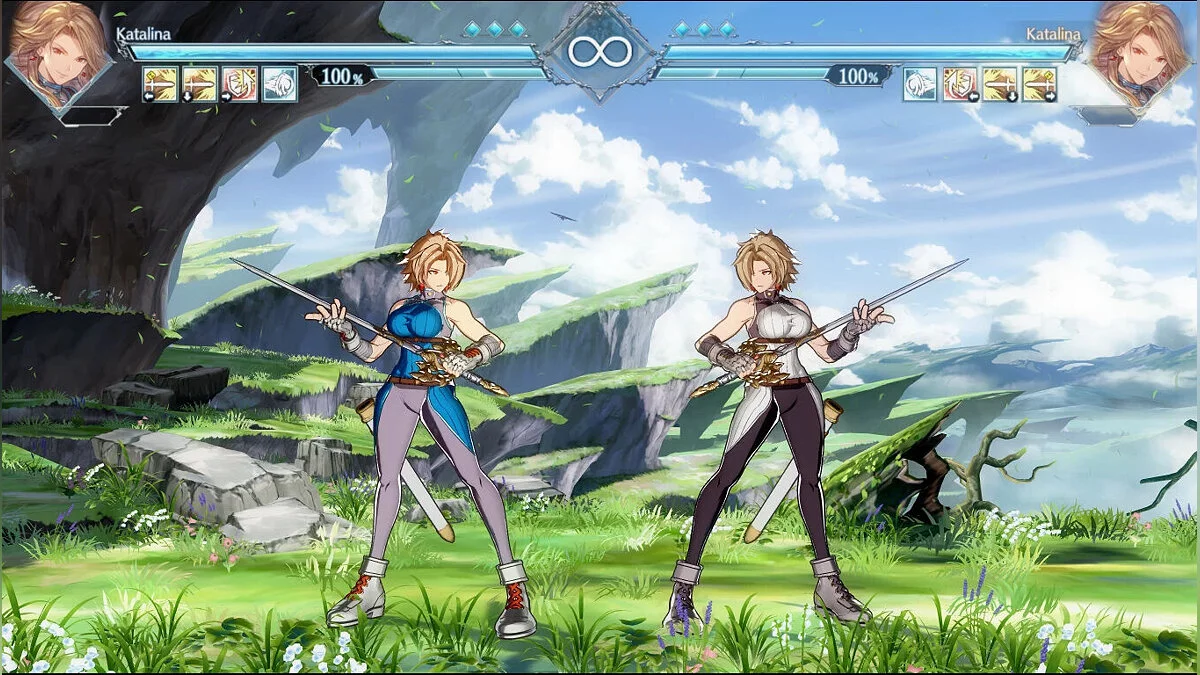Activate player two's pale blue skill icon
Image resolution: width=1200 pixels, height=675 pixels.
[920, 84]
